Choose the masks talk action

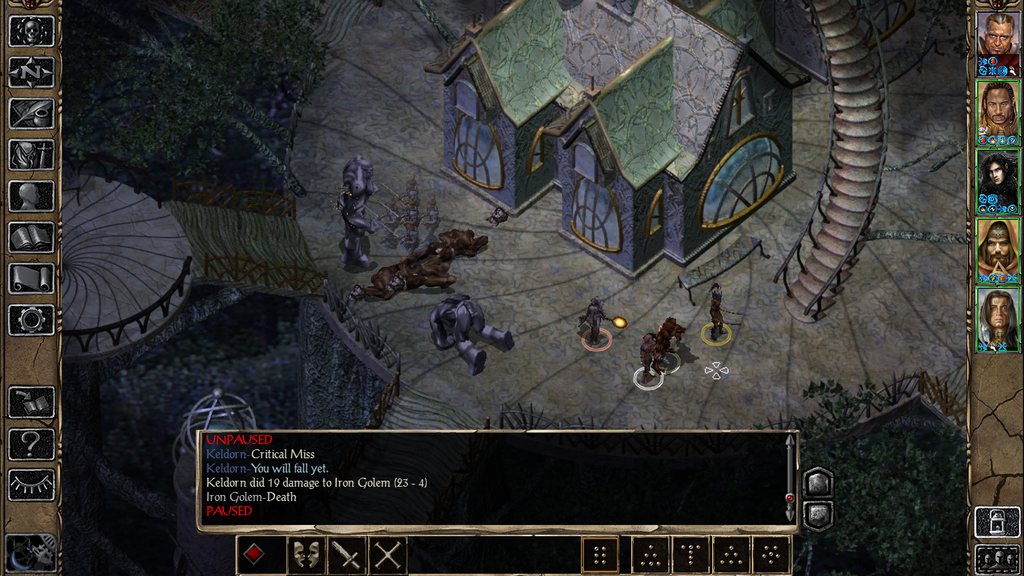tap(305, 555)
